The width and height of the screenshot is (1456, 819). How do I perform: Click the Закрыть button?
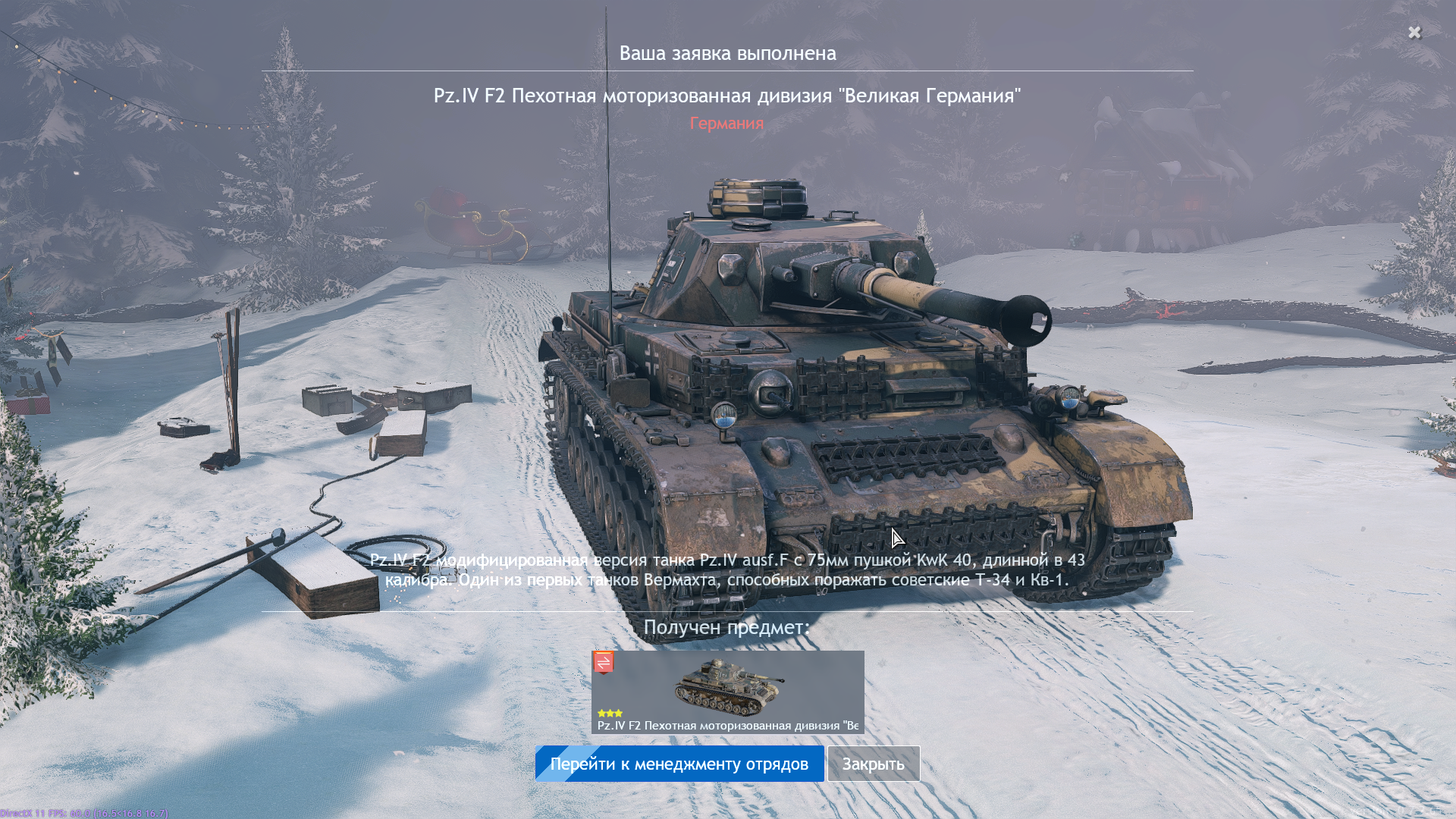[873, 764]
